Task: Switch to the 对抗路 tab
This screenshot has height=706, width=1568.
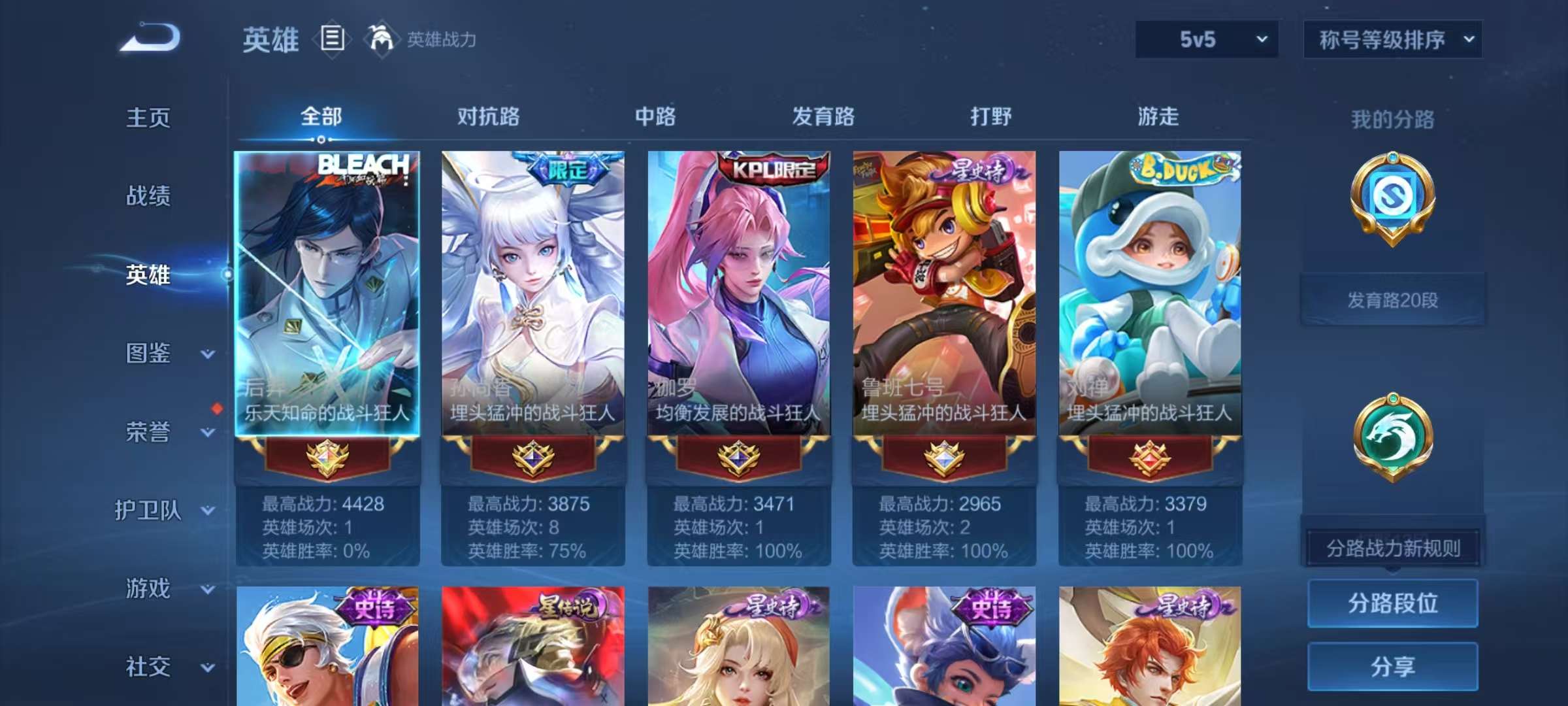Action: [486, 118]
